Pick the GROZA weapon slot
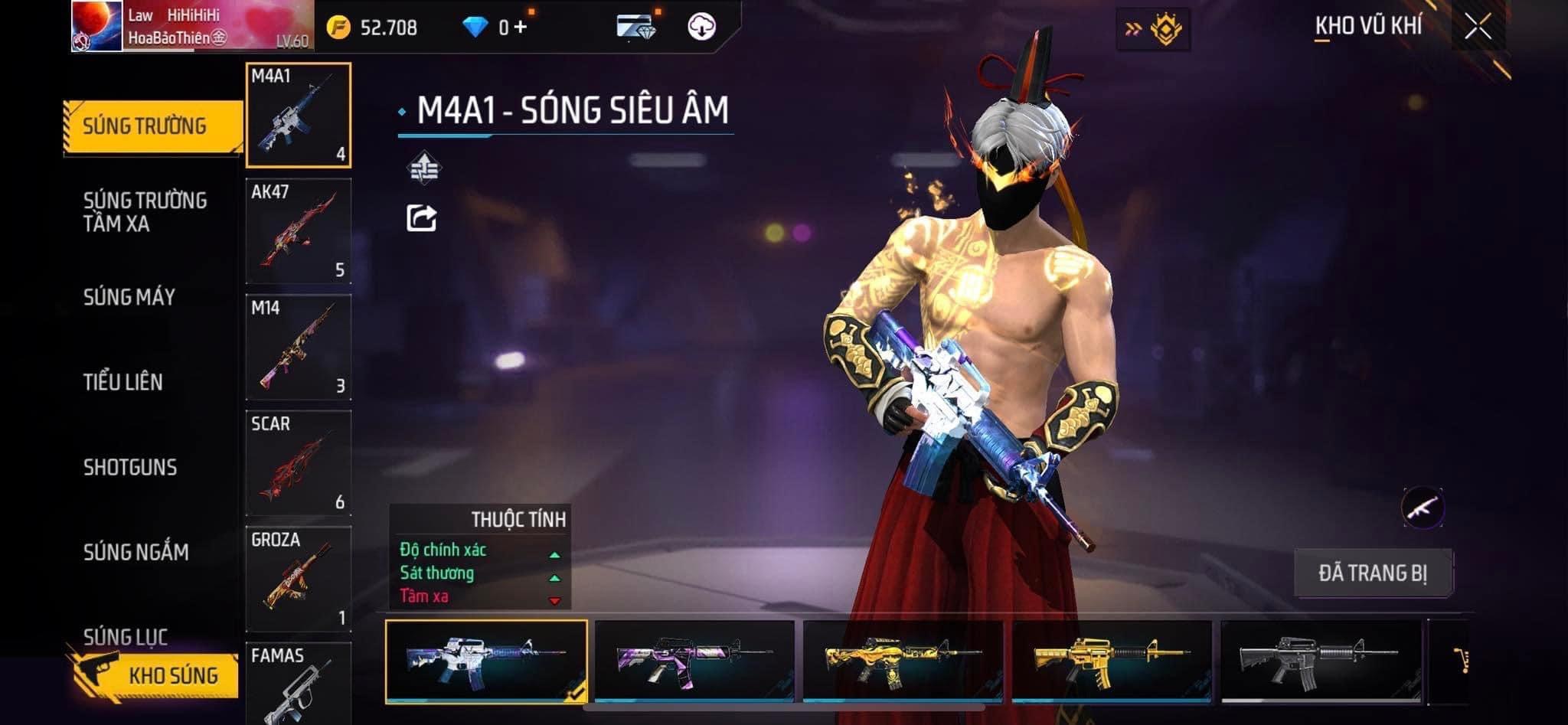This screenshot has height=725, width=1568. (x=298, y=579)
